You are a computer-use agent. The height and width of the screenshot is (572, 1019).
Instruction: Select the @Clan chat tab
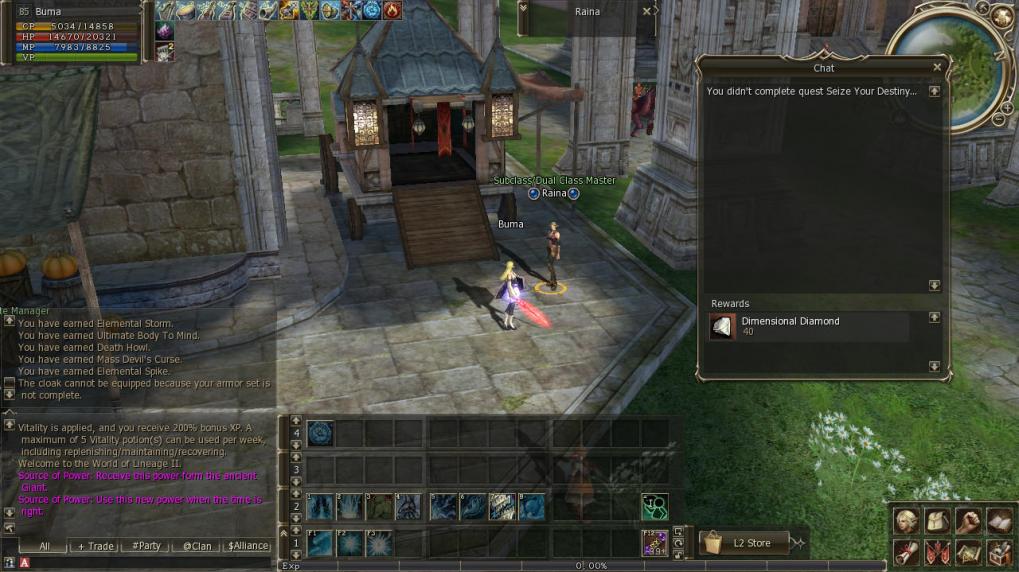click(x=196, y=546)
